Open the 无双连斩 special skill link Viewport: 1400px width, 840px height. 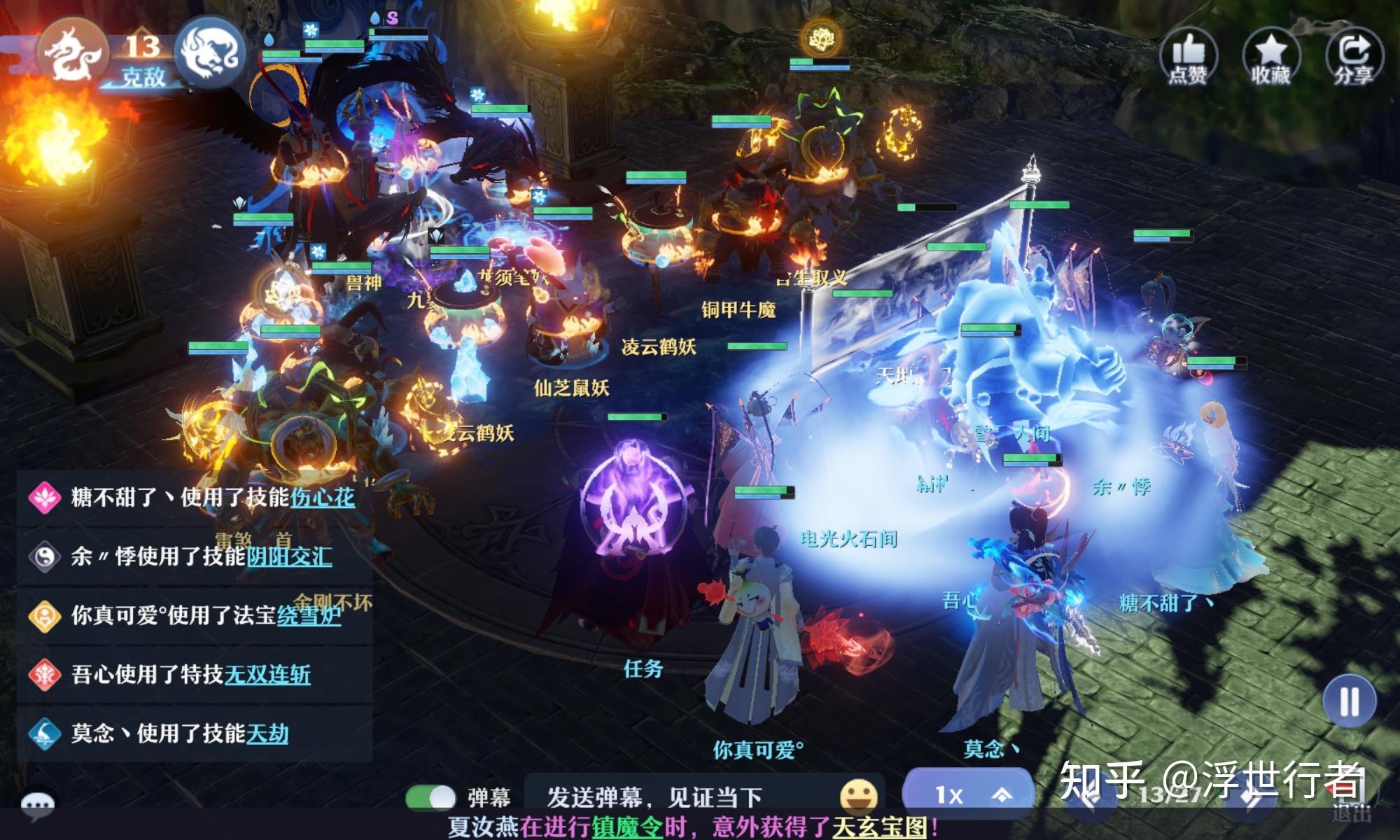tap(267, 675)
